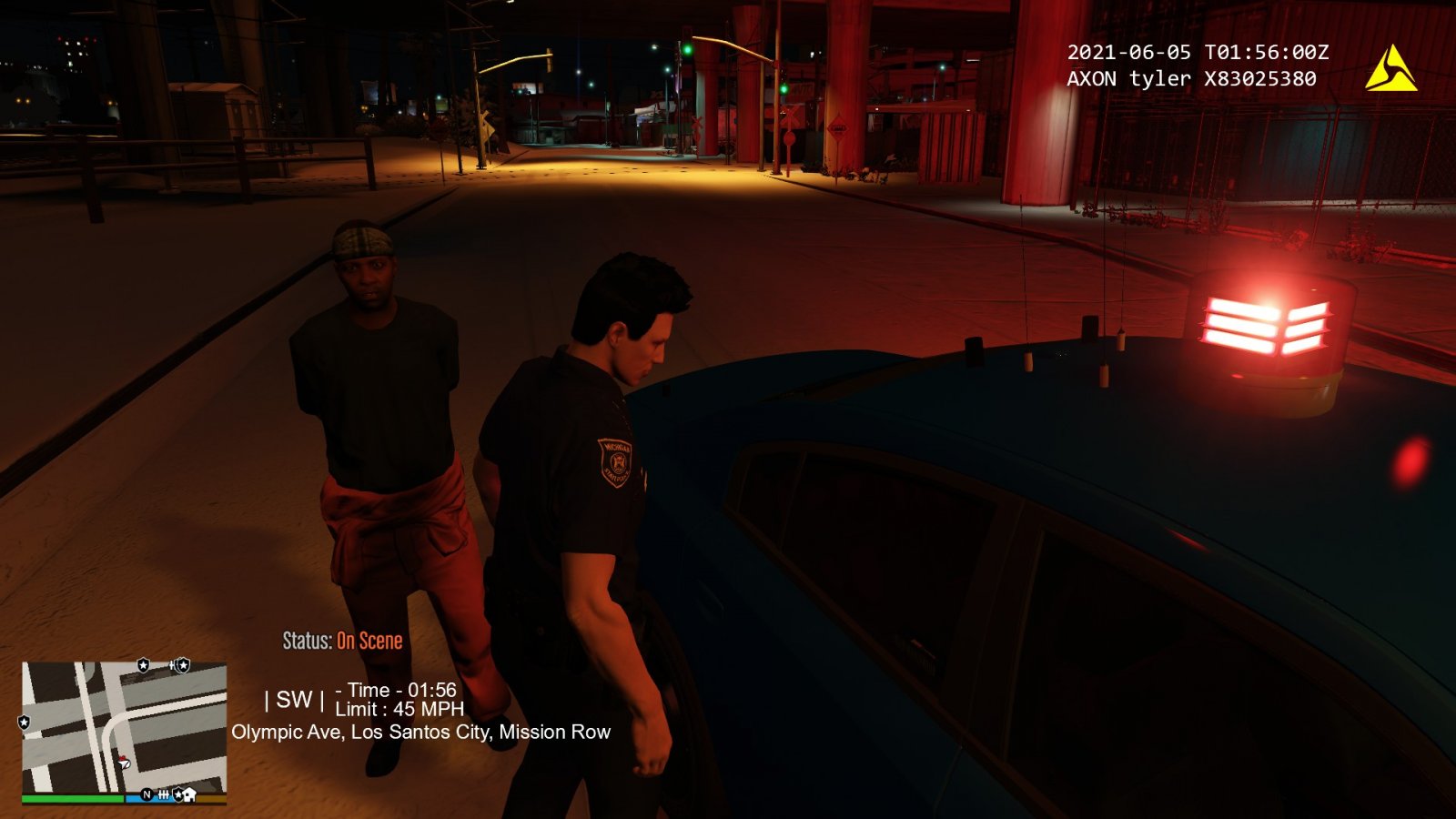Select the north "N" compass marker
The image size is (1456, 819).
point(147,794)
